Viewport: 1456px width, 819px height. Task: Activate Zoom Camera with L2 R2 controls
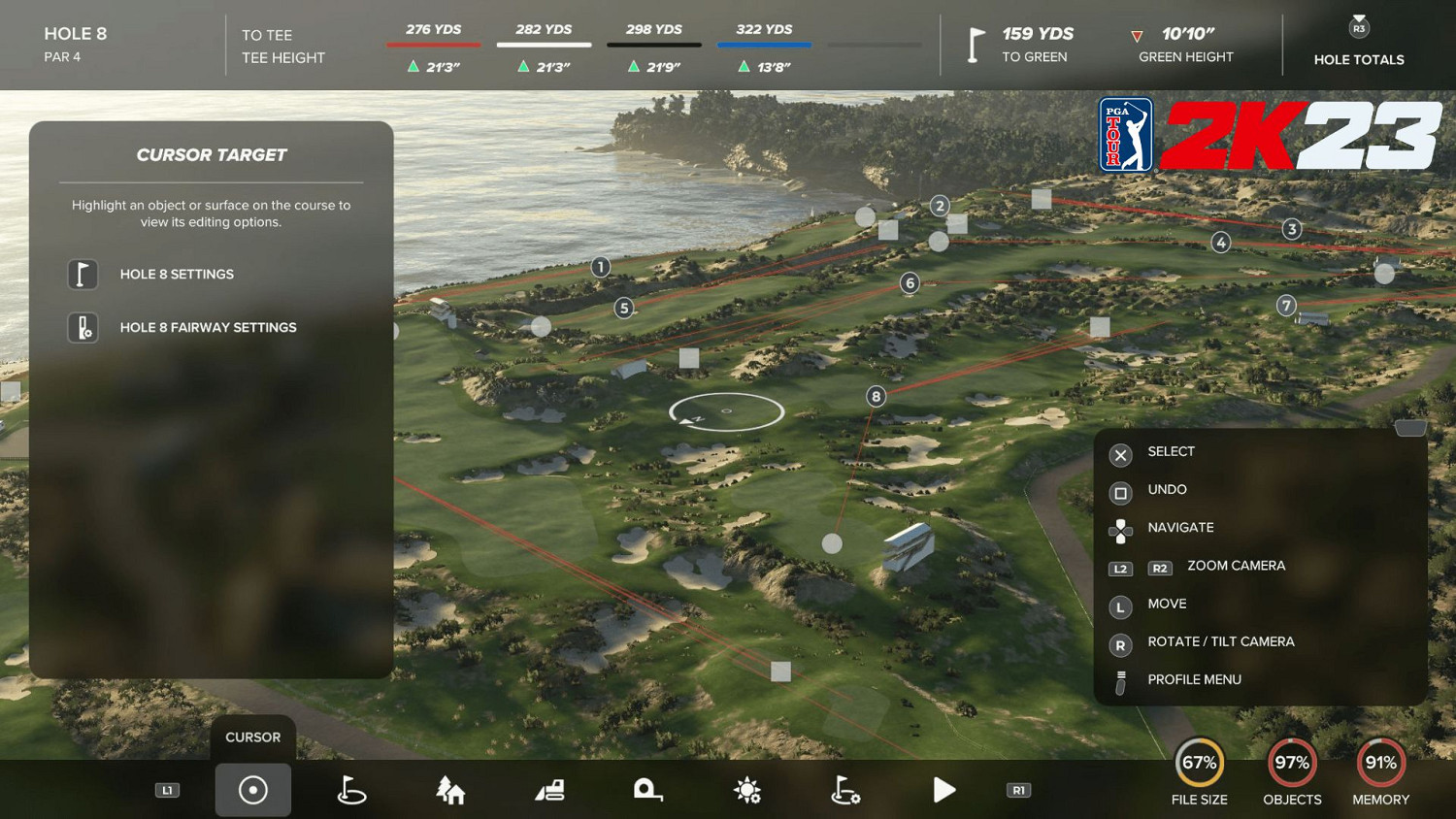coord(1234,567)
